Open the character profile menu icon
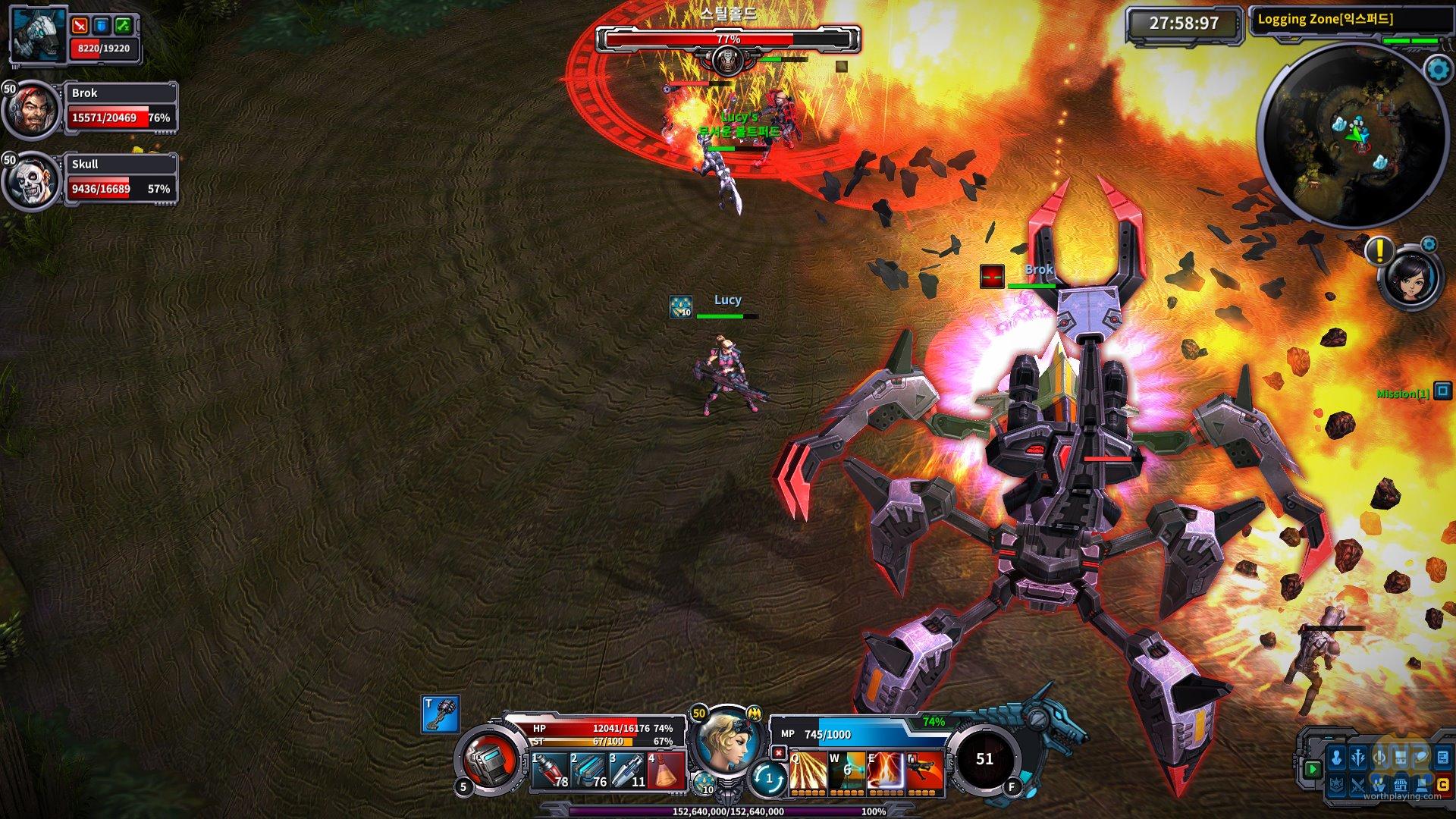The image size is (1456, 819). [x=1337, y=758]
